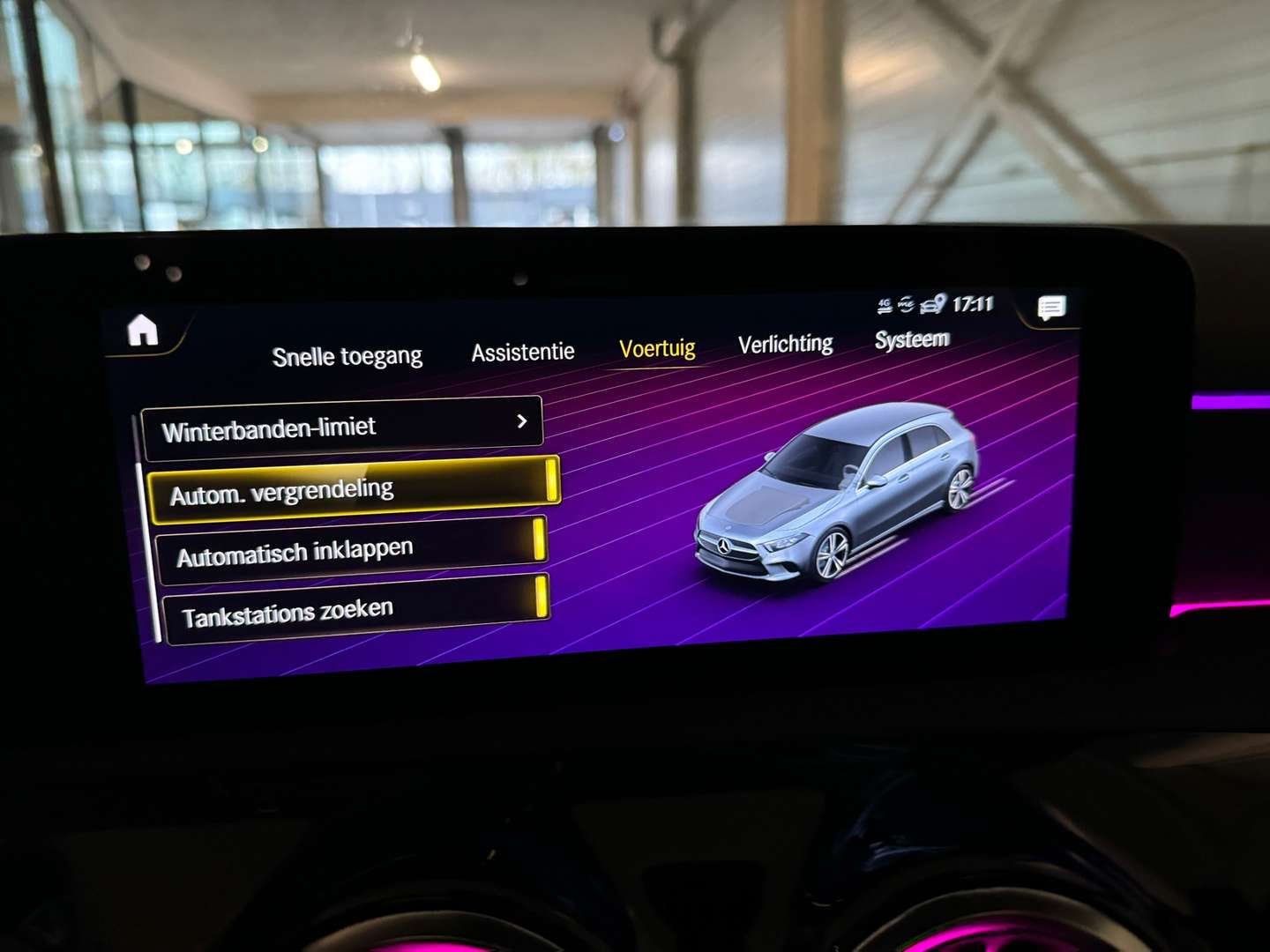Select the Mercedes me connectivity icon
This screenshot has width=1270, height=952.
[x=907, y=303]
